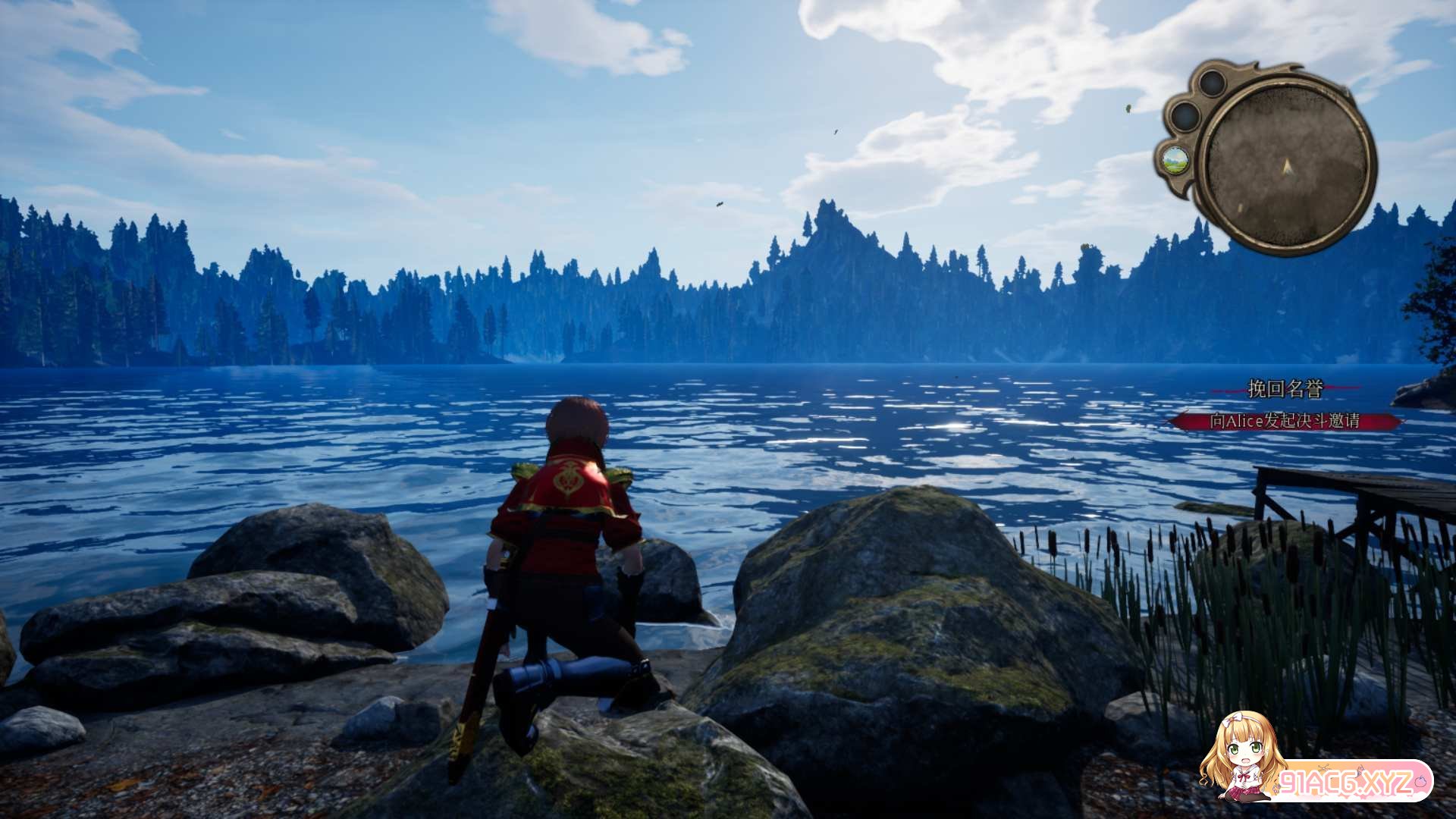1456x819 pixels.
Task: Open the 挽回名誉 quest title
Action: tap(1285, 390)
